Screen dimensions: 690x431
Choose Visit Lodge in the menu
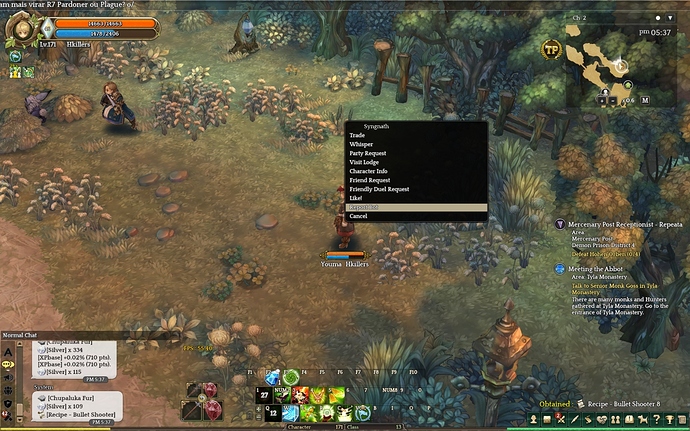click(x=364, y=162)
